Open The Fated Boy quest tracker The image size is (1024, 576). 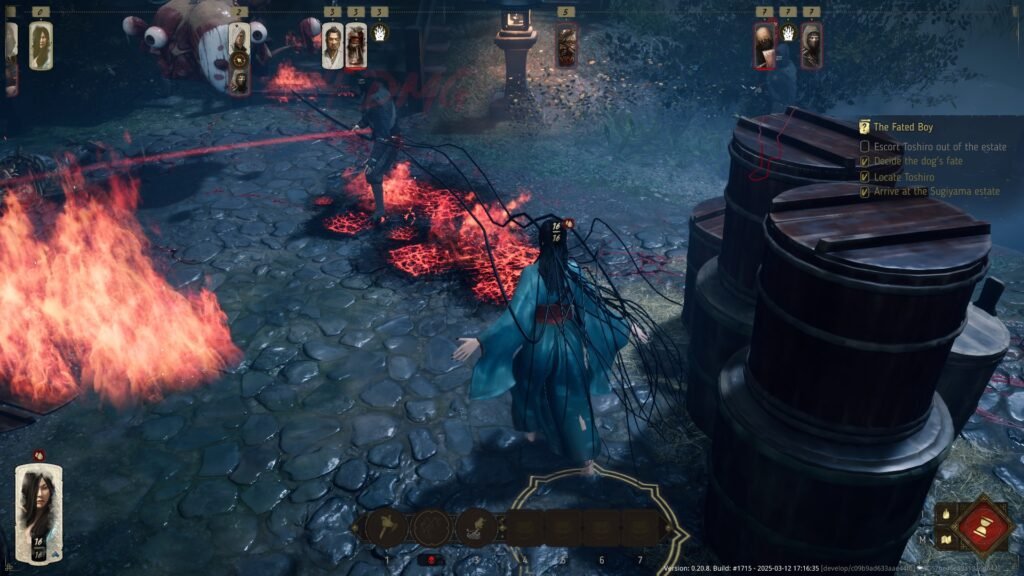coord(909,127)
